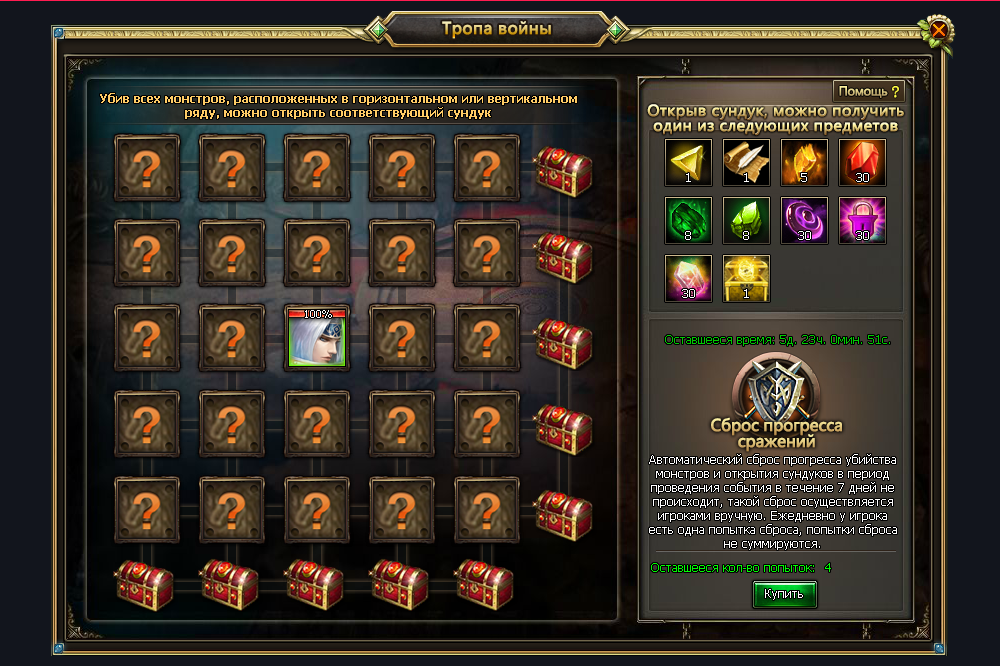Select the white-haired hero monster tile
This screenshot has width=1000, height=666.
[317, 337]
